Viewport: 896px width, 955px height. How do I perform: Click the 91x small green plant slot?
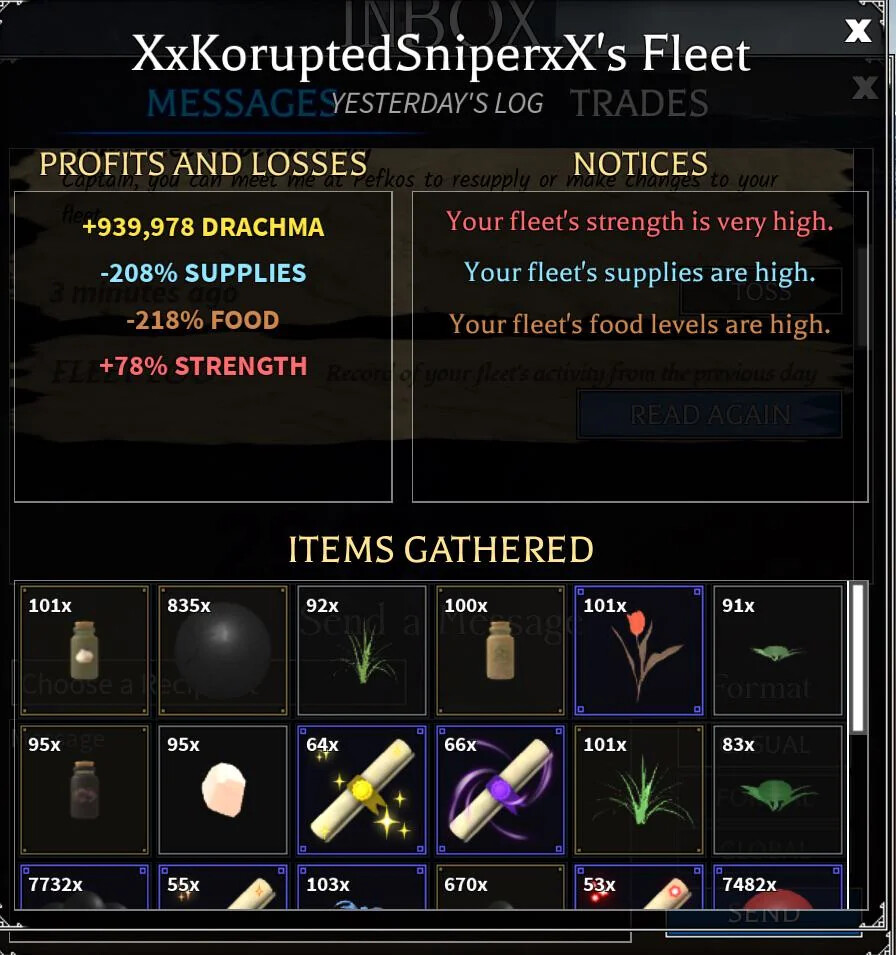[x=777, y=651]
